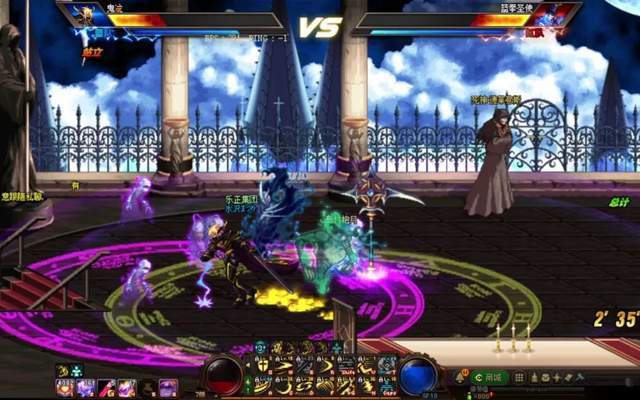Click the yellow swirl buff icon
640x400 pixels.
pos(63,371)
